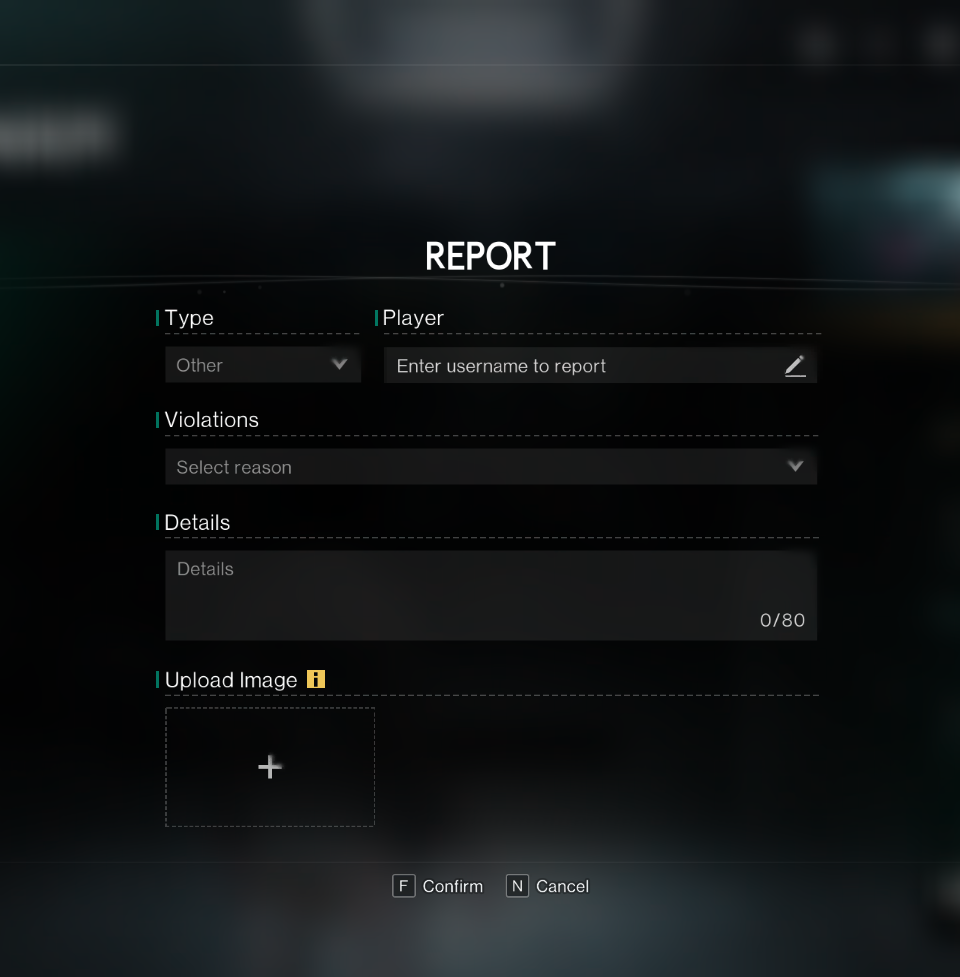960x977 pixels.
Task: Expand the Select reason violations dropdown
Action: [x=490, y=467]
